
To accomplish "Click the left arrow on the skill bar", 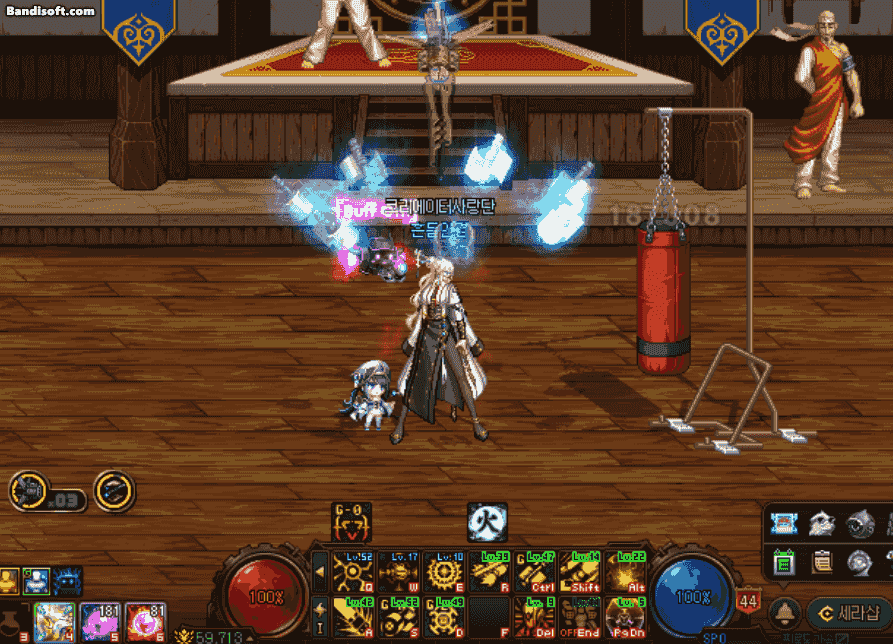I will click(x=320, y=573).
